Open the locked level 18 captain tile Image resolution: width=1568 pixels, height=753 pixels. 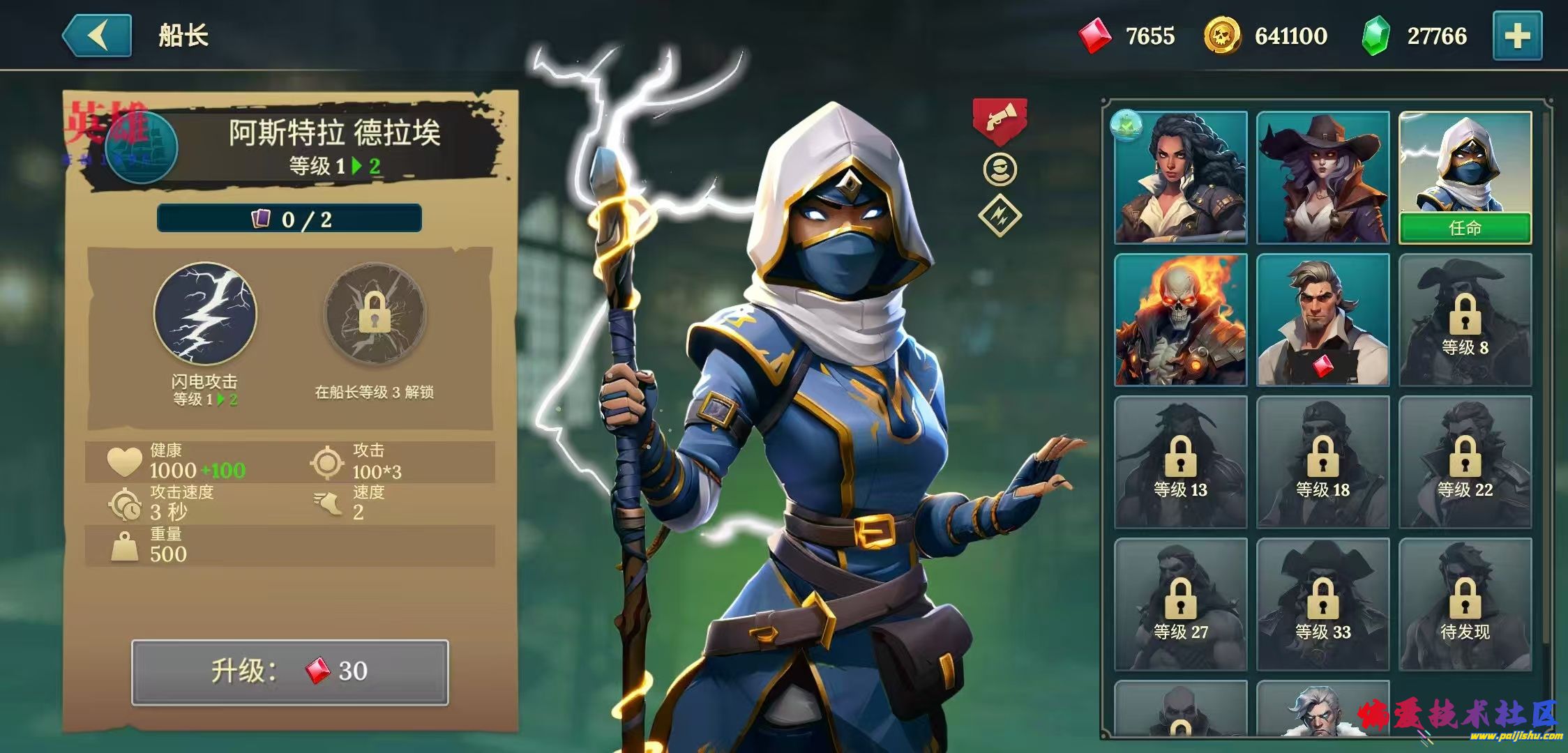[x=1322, y=462]
